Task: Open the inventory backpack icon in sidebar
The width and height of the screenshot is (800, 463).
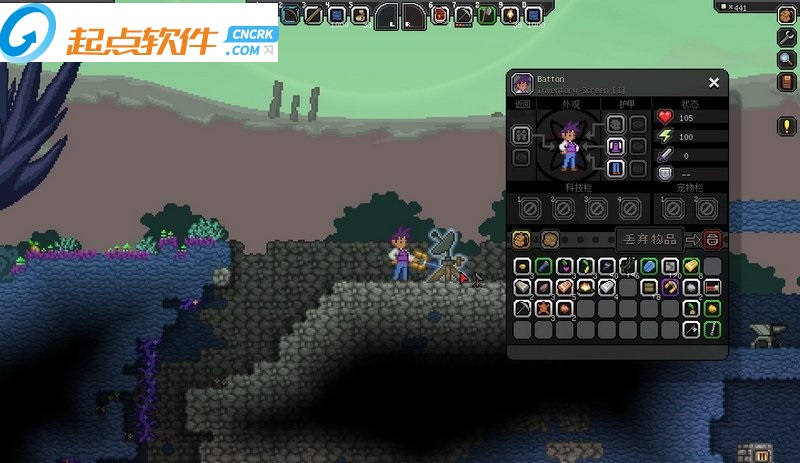Action: 786,15
